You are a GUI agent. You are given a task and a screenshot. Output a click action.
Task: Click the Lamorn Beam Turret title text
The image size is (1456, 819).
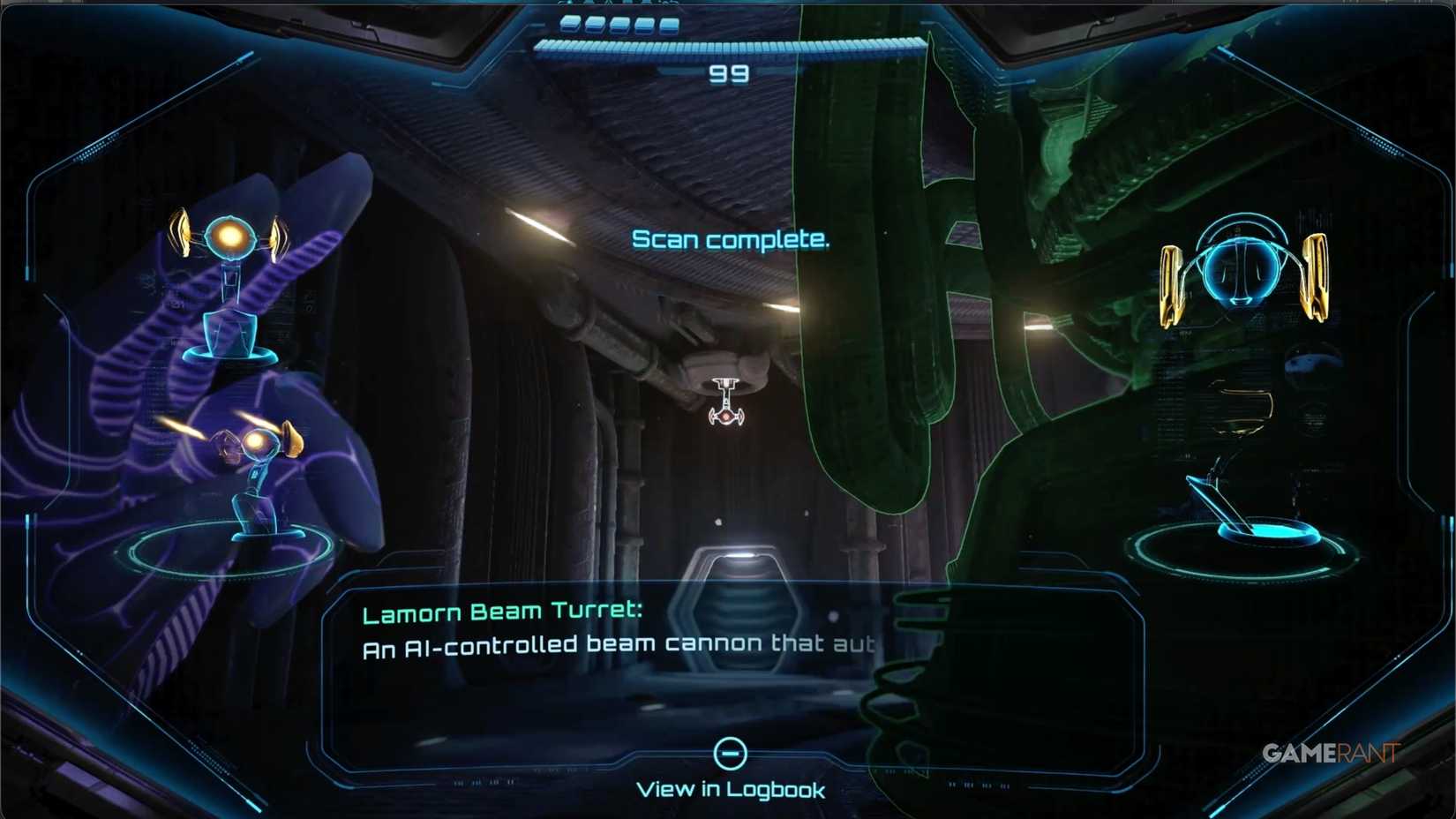(x=503, y=611)
